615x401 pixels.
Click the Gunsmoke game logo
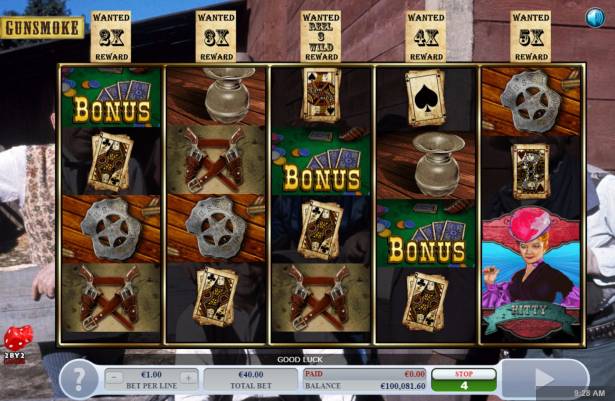click(43, 27)
